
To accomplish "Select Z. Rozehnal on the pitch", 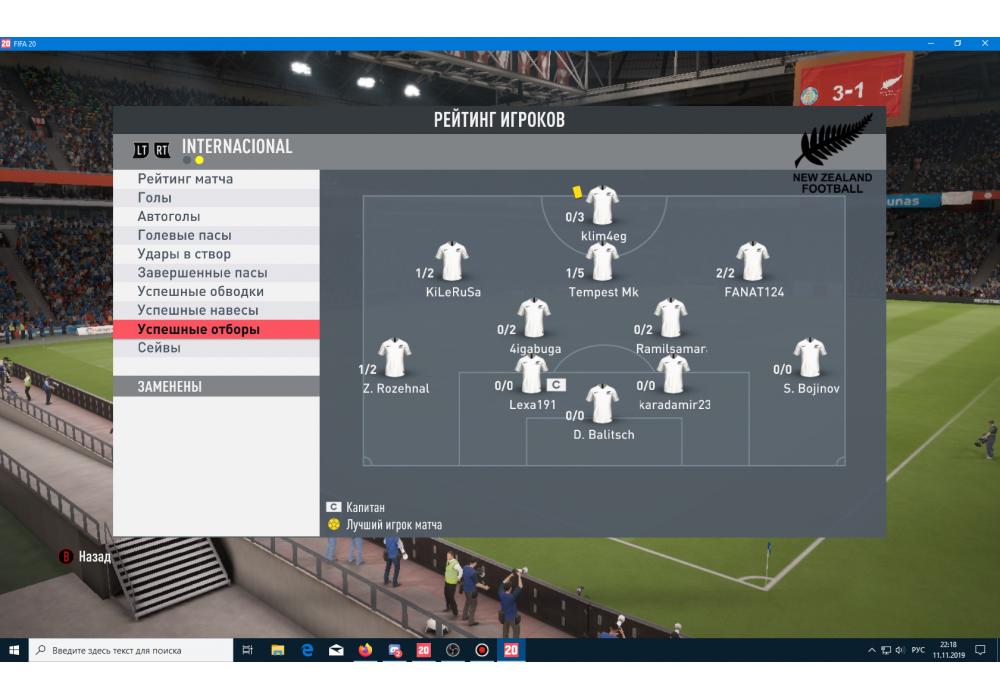I will tap(395, 358).
